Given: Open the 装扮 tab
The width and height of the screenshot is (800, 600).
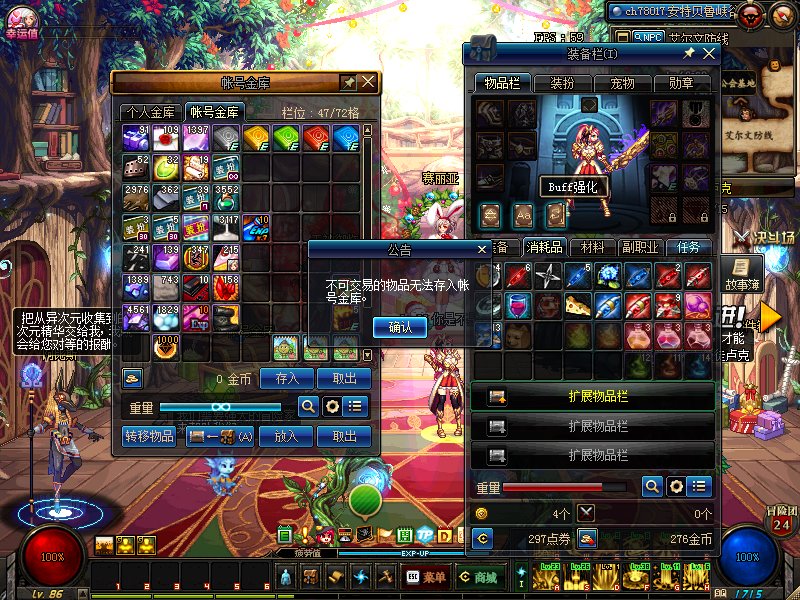Looking at the screenshot, I should click(562, 84).
